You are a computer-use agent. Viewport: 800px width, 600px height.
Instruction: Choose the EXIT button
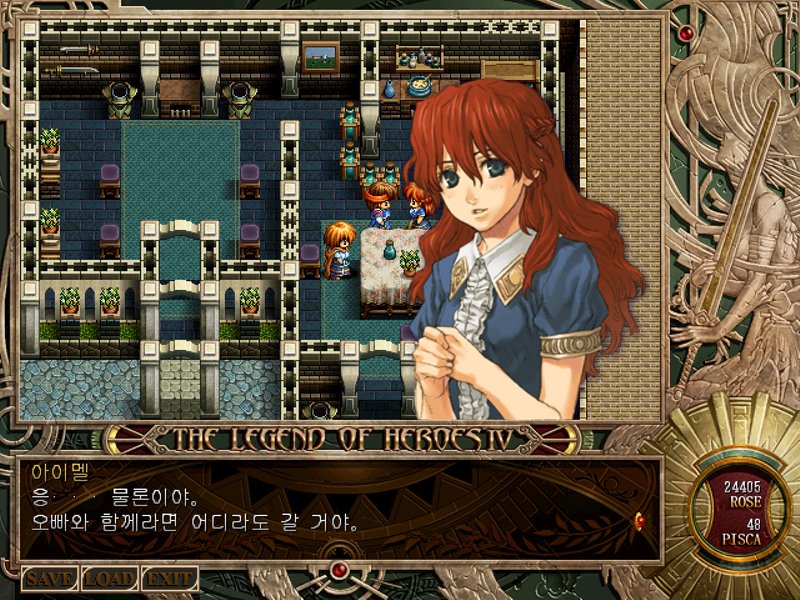point(169,579)
